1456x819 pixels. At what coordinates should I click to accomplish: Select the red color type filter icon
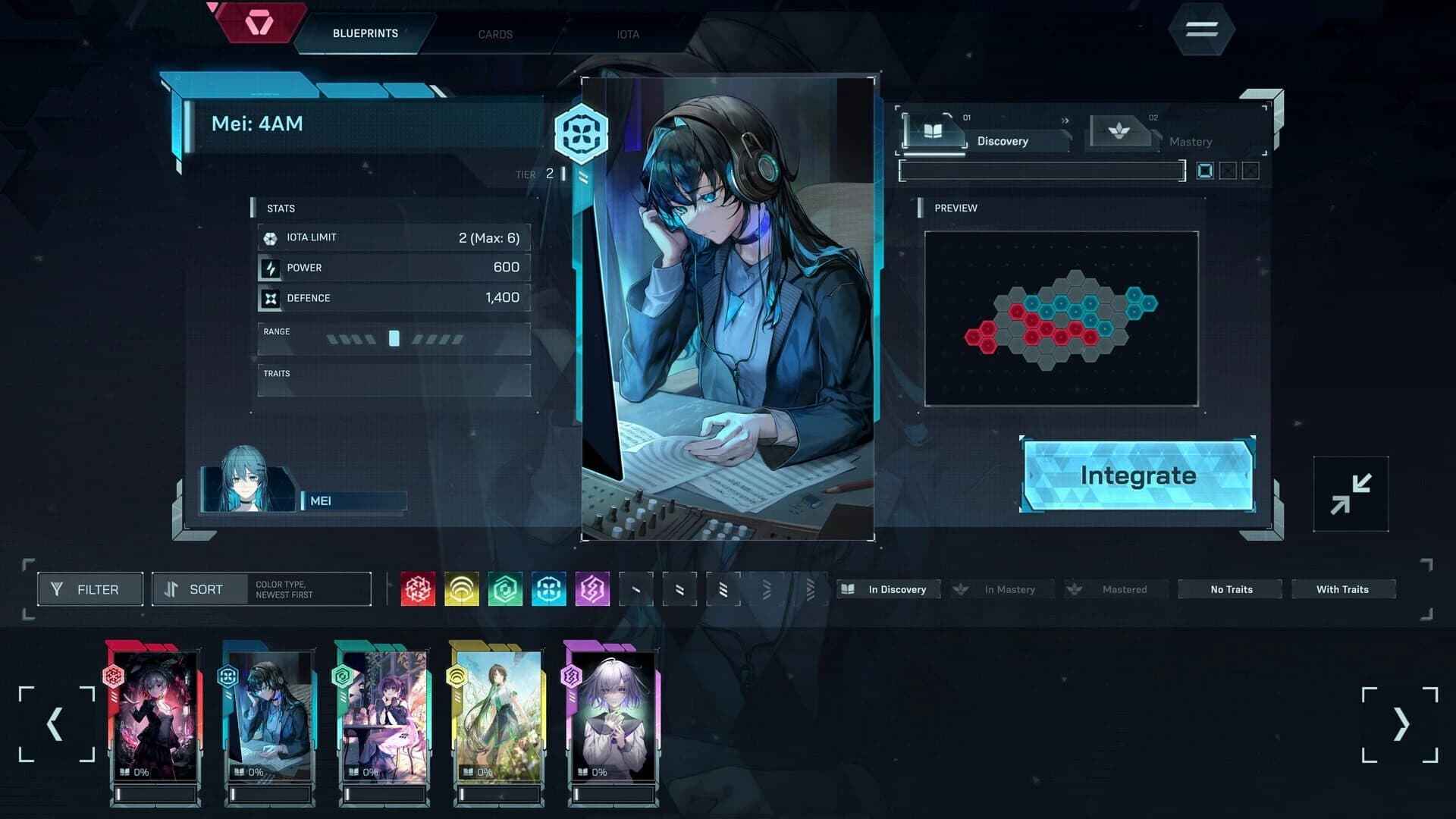(416, 588)
